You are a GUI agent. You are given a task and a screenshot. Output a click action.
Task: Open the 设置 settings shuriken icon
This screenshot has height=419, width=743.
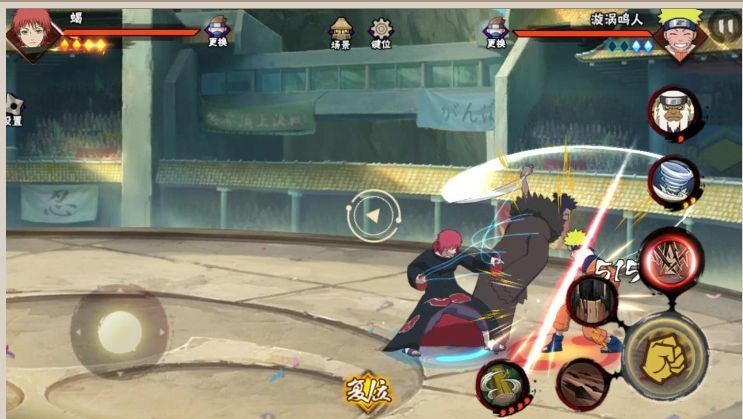pos(13,110)
